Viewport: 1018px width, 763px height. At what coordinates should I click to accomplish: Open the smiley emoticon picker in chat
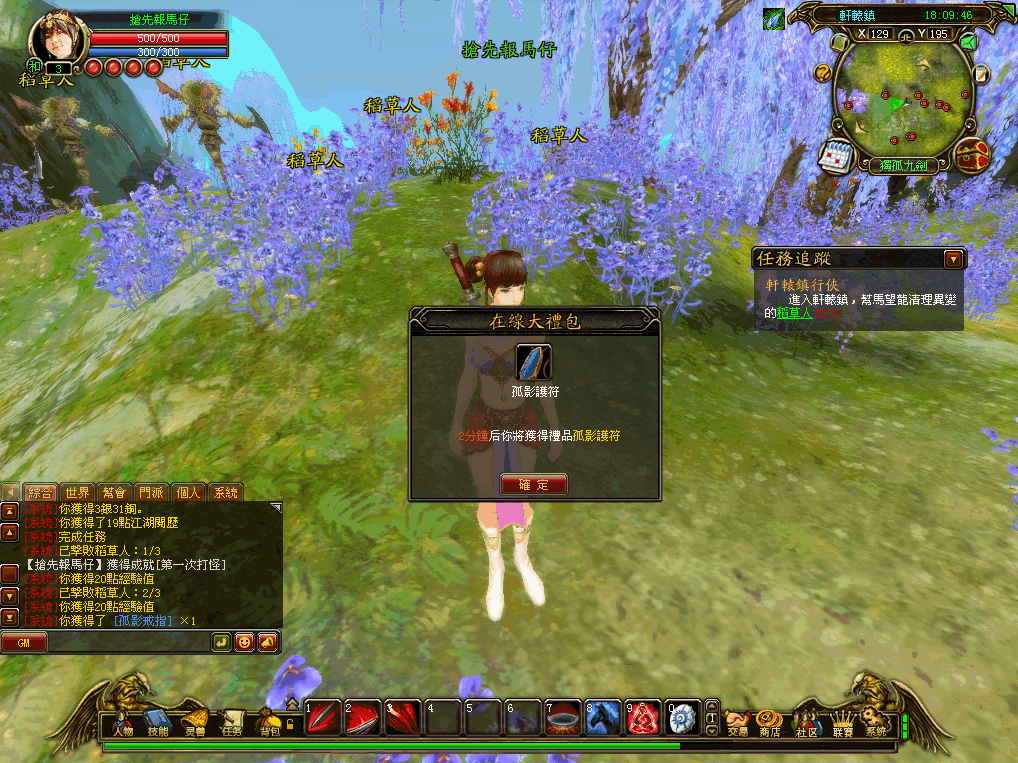pos(244,642)
